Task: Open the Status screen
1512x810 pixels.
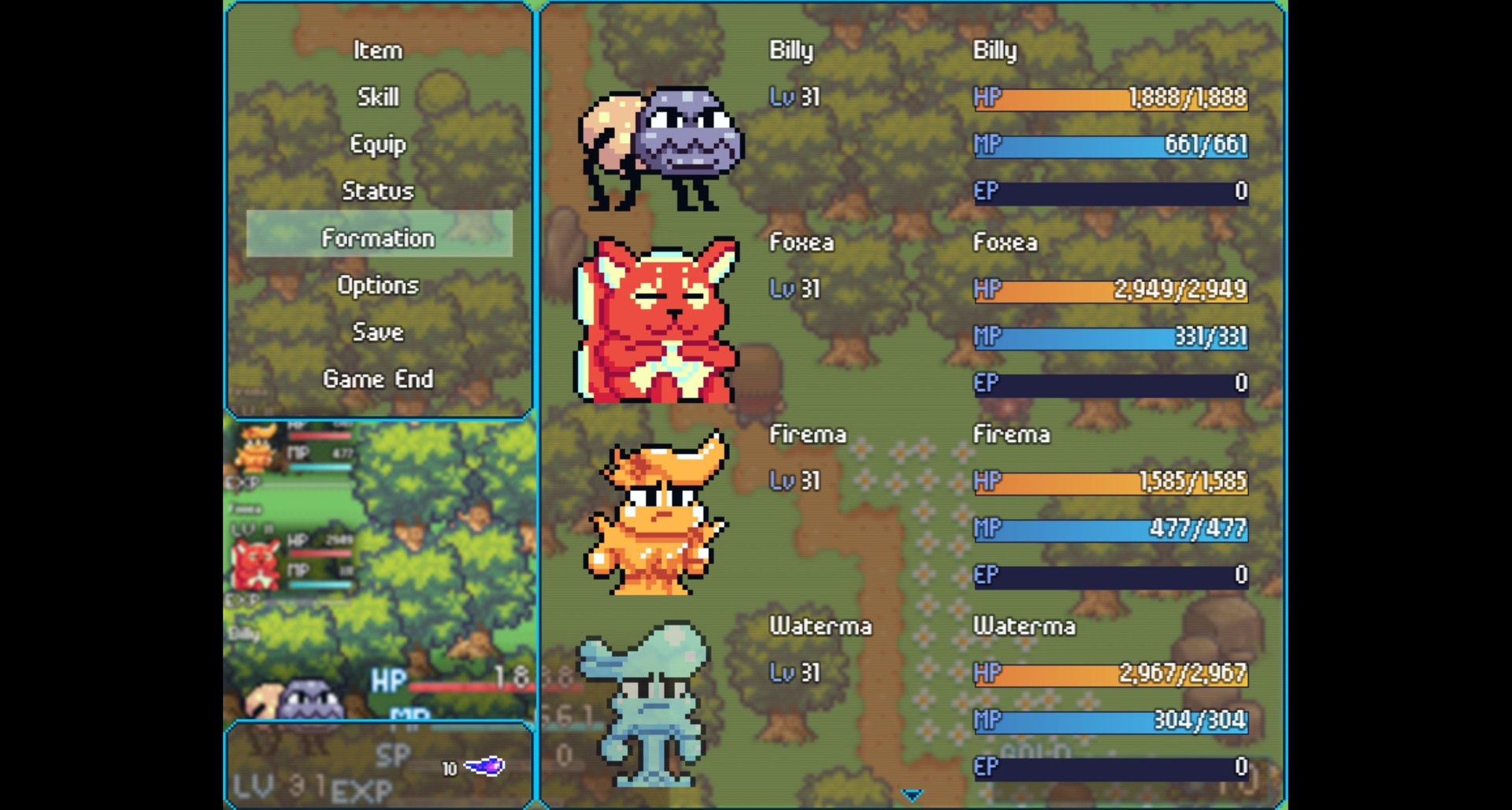Action: (x=378, y=191)
